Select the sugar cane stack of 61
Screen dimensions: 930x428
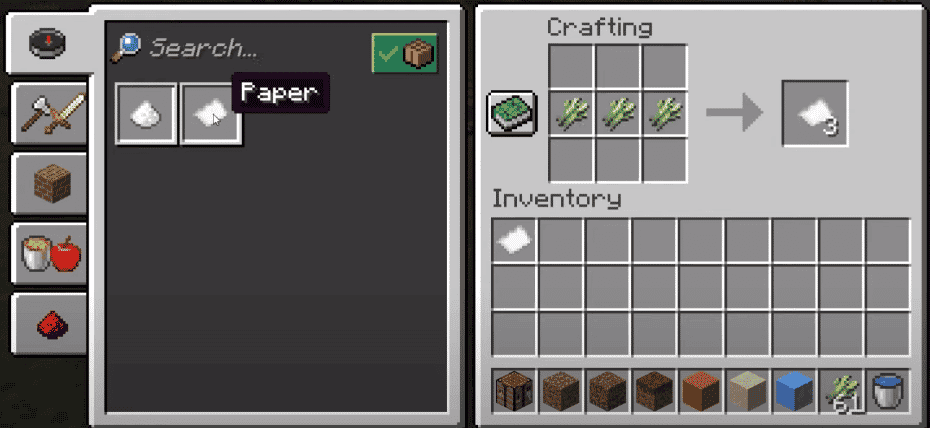click(841, 391)
